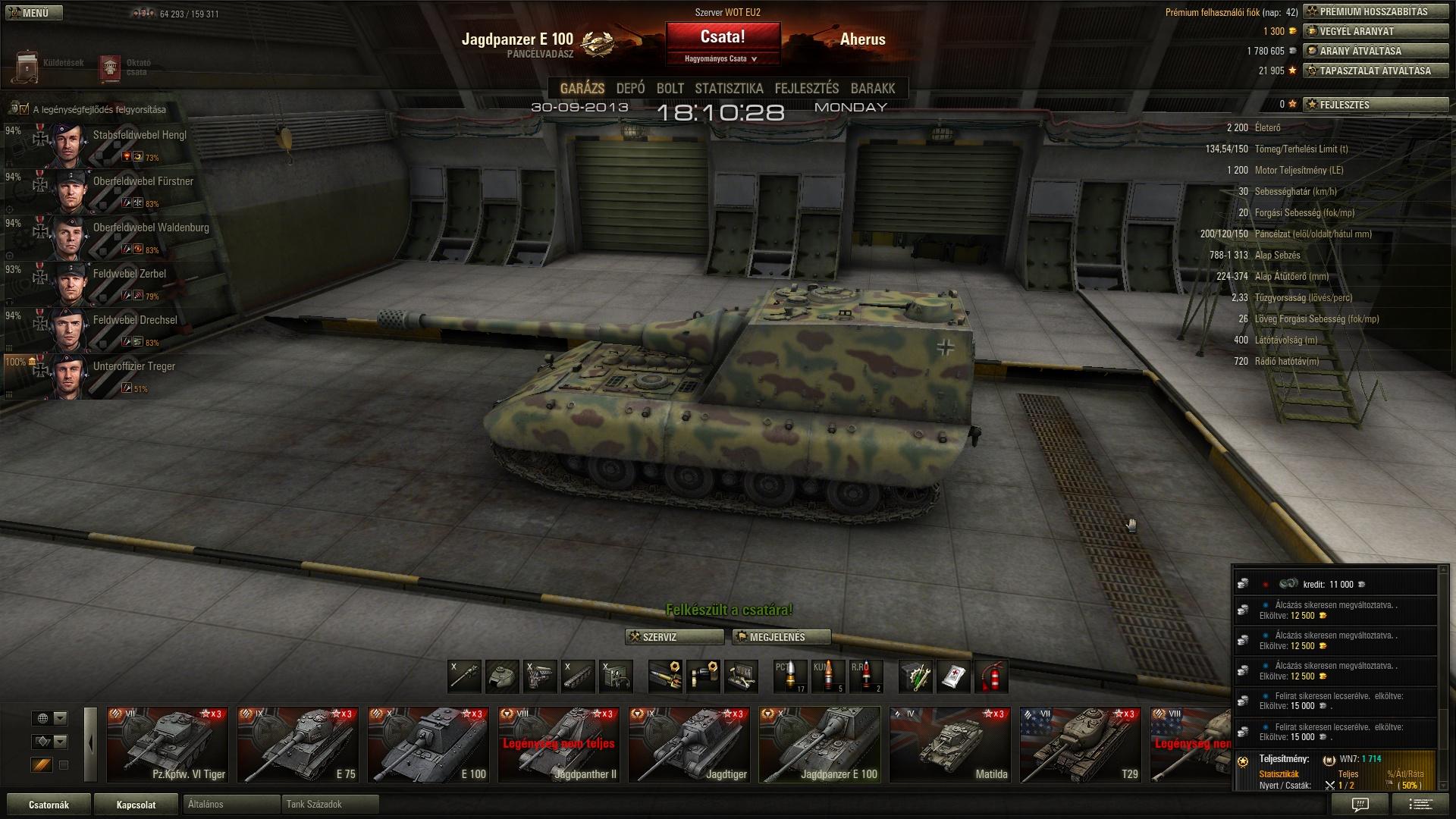Choose the Matilda tank thumbnail

(x=949, y=745)
